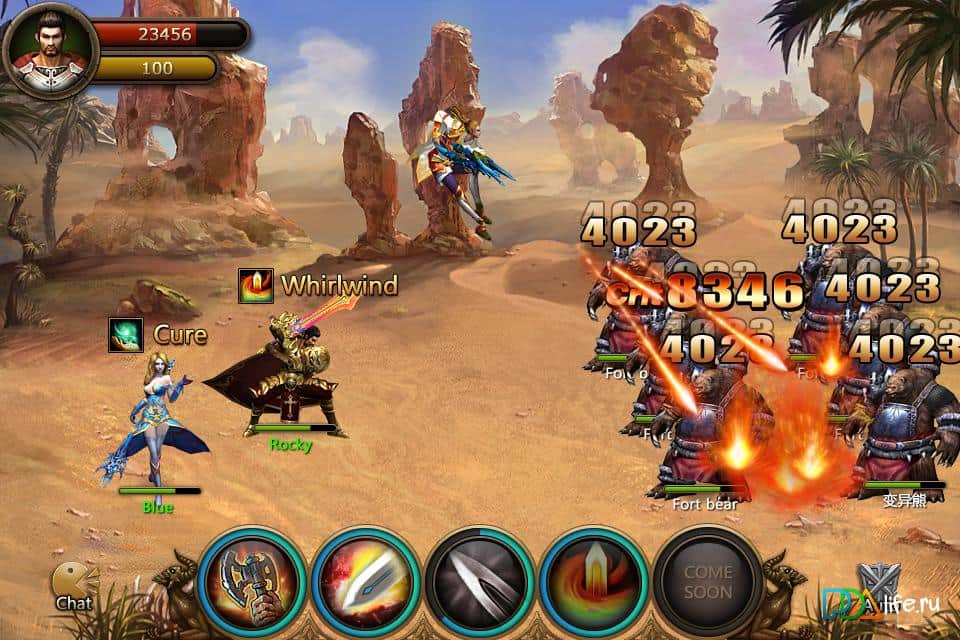The width and height of the screenshot is (960, 640).
Task: Open the hero portrait profile
Action: click(x=49, y=49)
